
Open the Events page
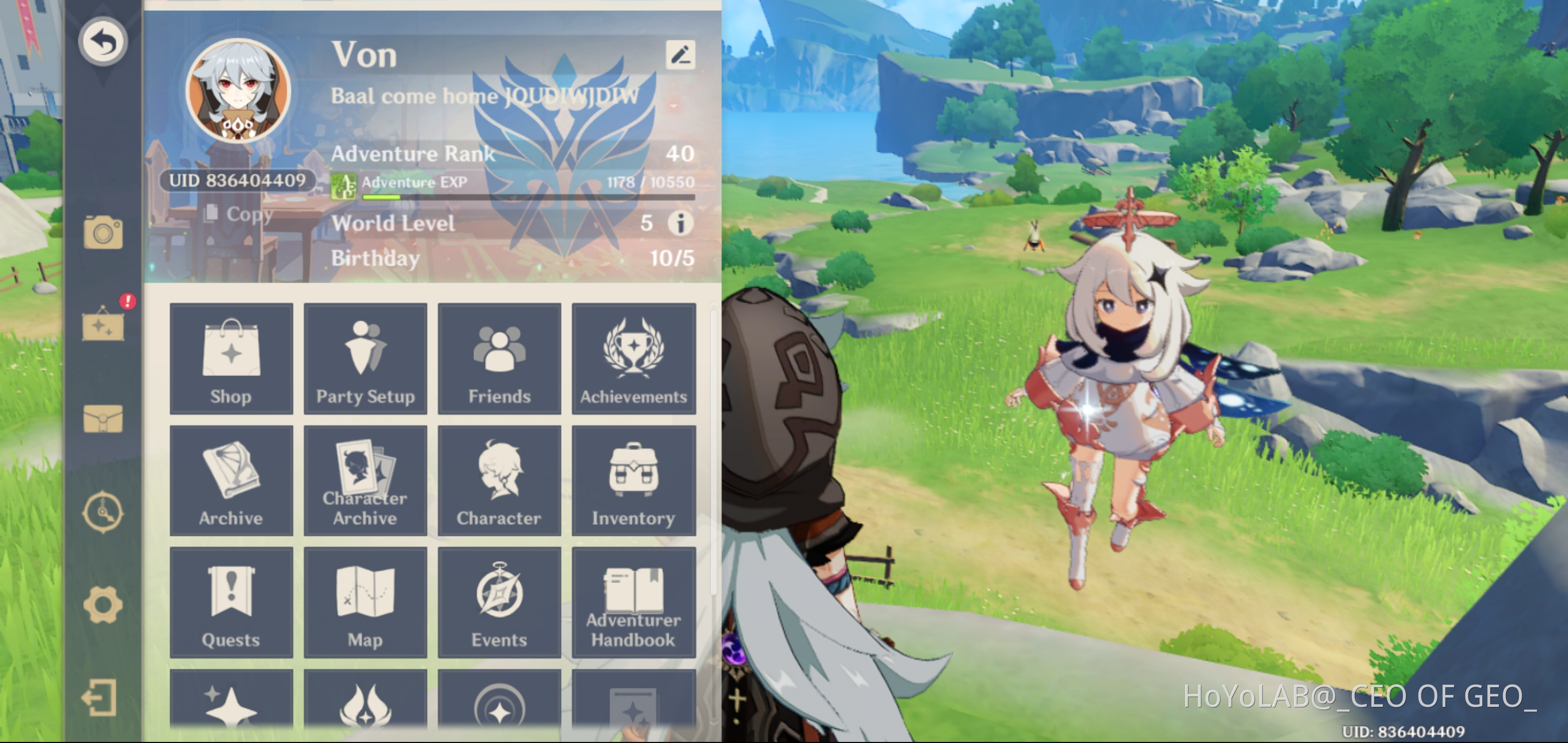pyautogui.click(x=499, y=603)
